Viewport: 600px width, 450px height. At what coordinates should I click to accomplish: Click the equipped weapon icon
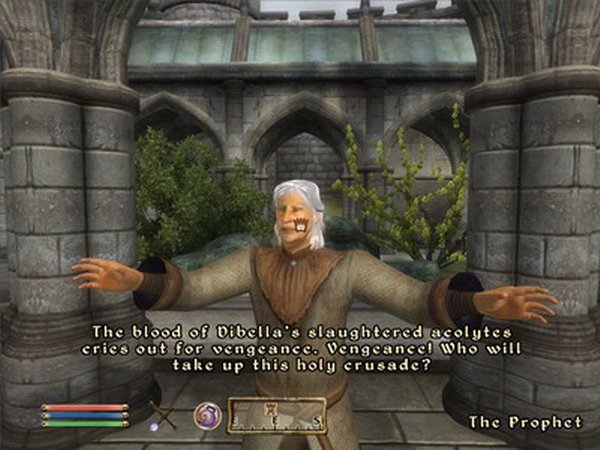click(x=163, y=413)
